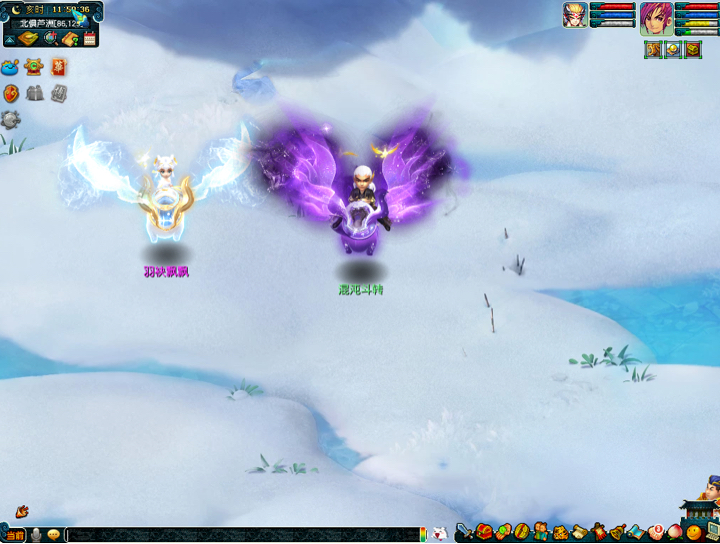Click the golden bell icon in bottom bar
This screenshot has width=720, height=544.
click(618, 532)
